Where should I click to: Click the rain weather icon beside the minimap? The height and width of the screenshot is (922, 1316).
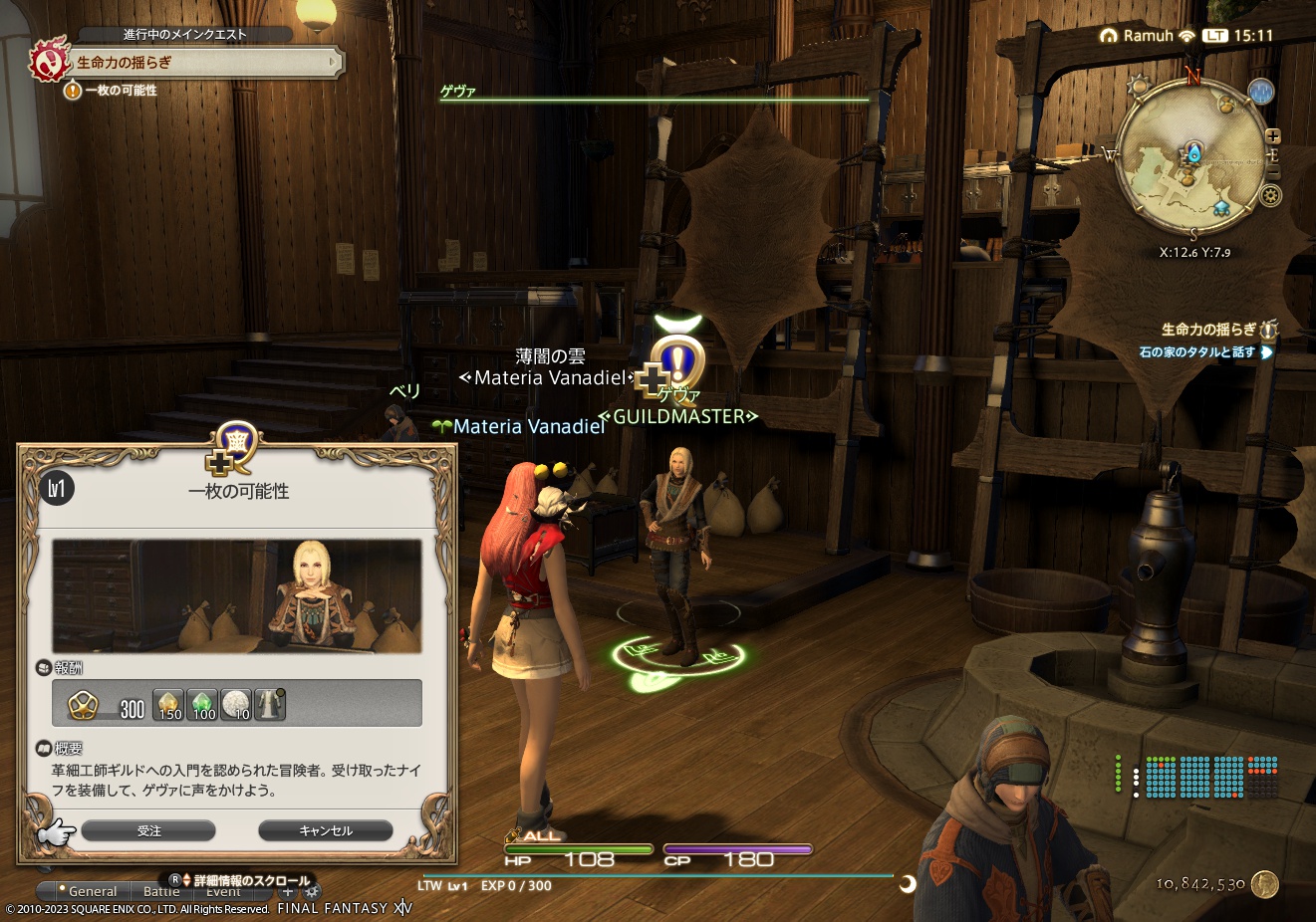tap(1260, 93)
